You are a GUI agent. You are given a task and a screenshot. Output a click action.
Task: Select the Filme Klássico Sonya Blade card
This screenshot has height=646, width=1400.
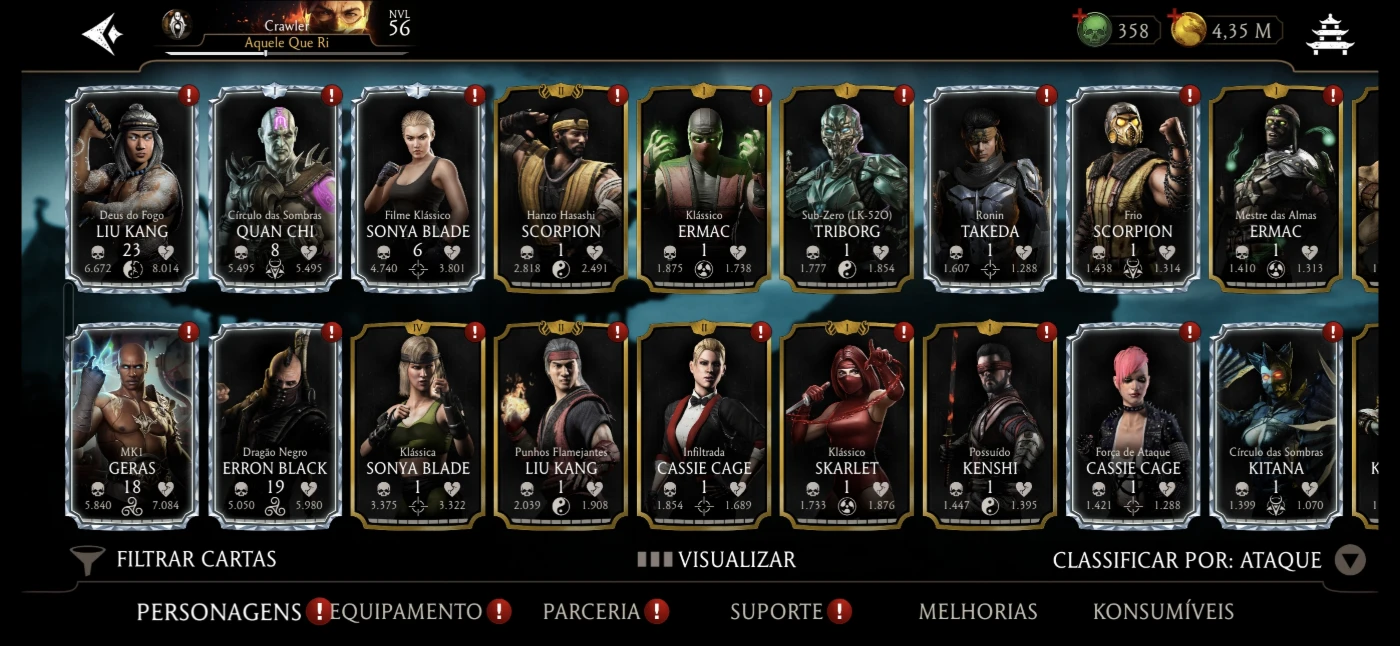pyautogui.click(x=418, y=190)
